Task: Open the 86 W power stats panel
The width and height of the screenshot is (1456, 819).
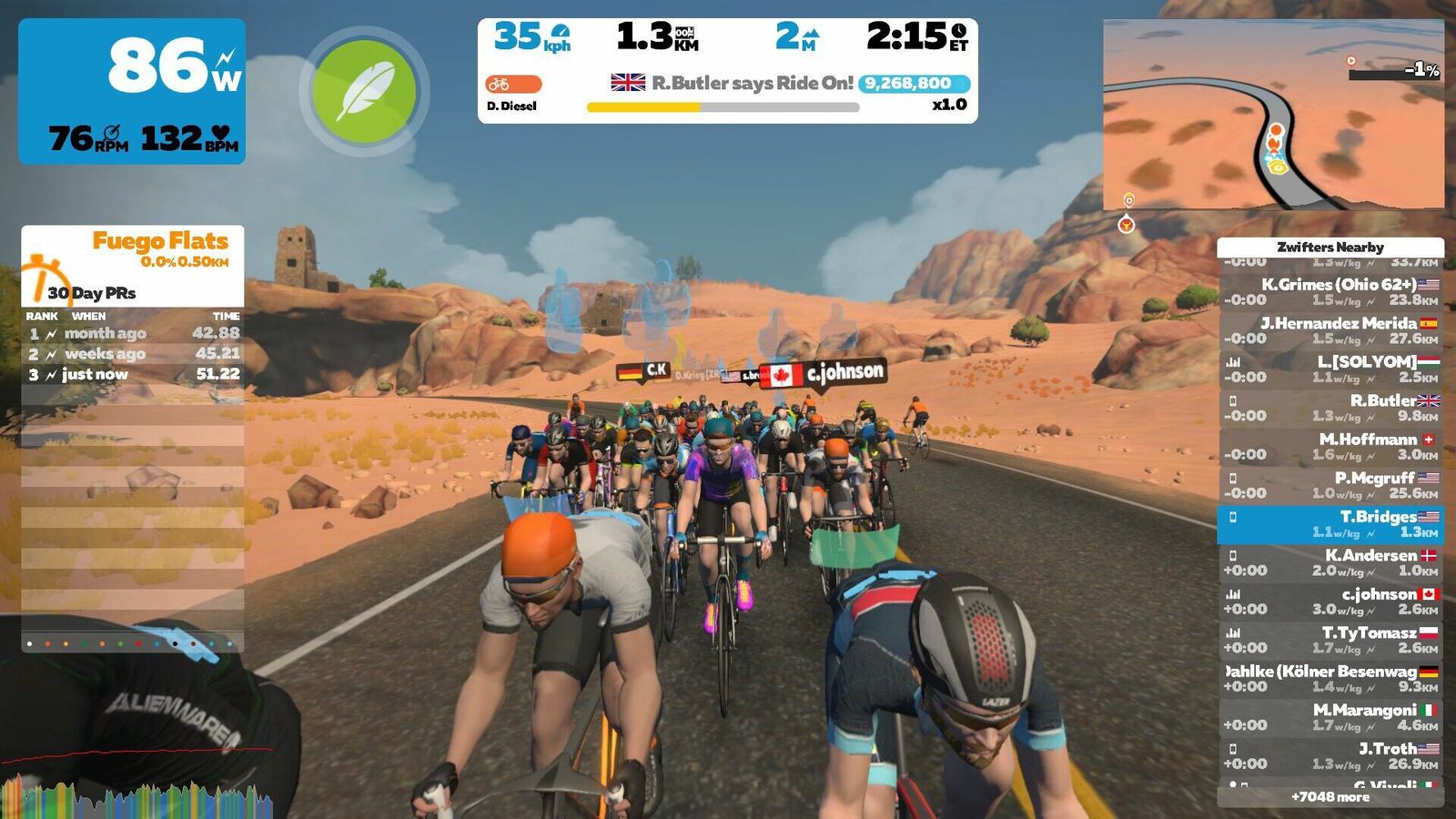Action: click(132, 91)
